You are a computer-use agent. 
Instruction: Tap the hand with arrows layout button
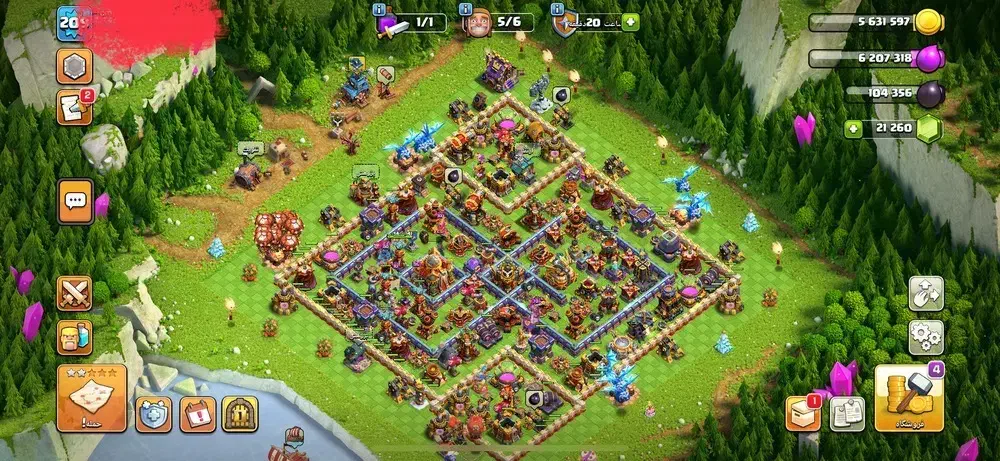click(926, 293)
